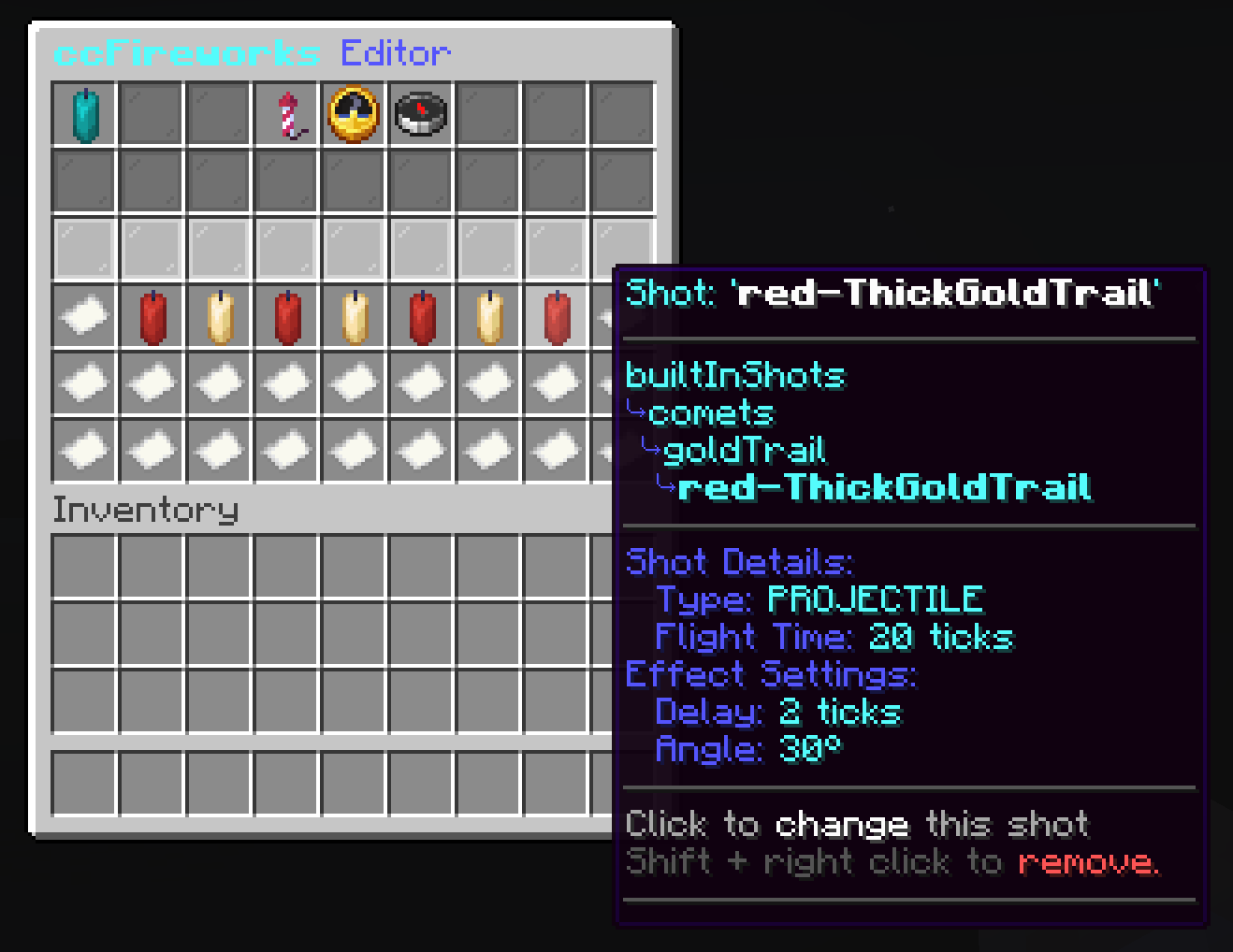Click the remove link in the tooltip
The width and height of the screenshot is (1233, 952).
tap(1090, 861)
